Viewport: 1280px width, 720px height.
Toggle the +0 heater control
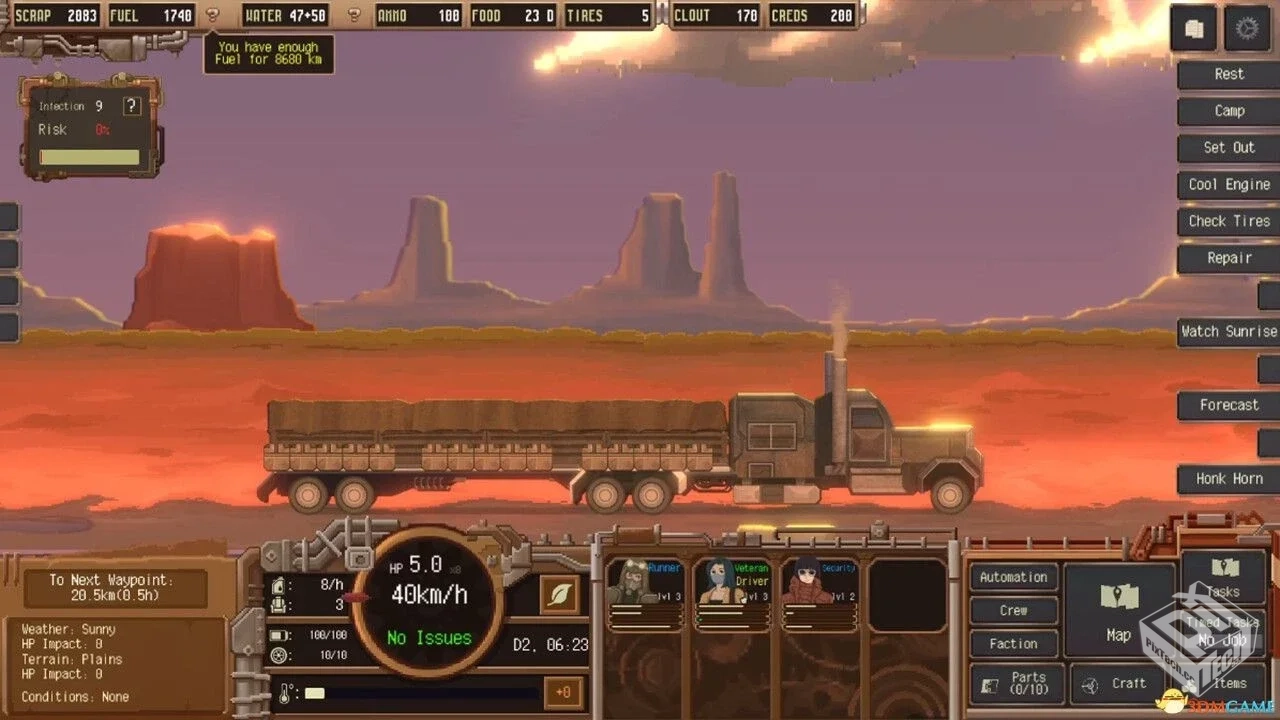[x=564, y=692]
